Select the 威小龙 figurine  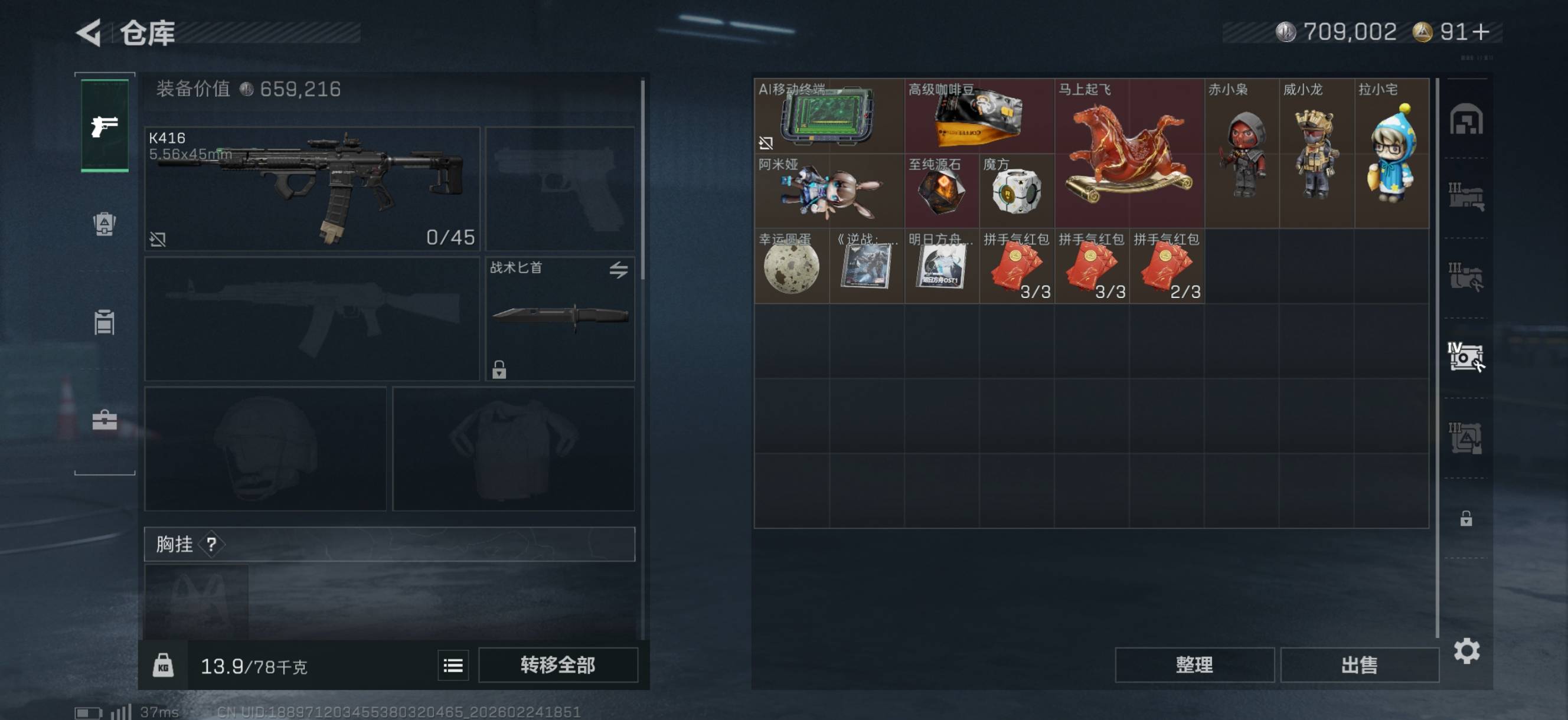coord(1317,153)
